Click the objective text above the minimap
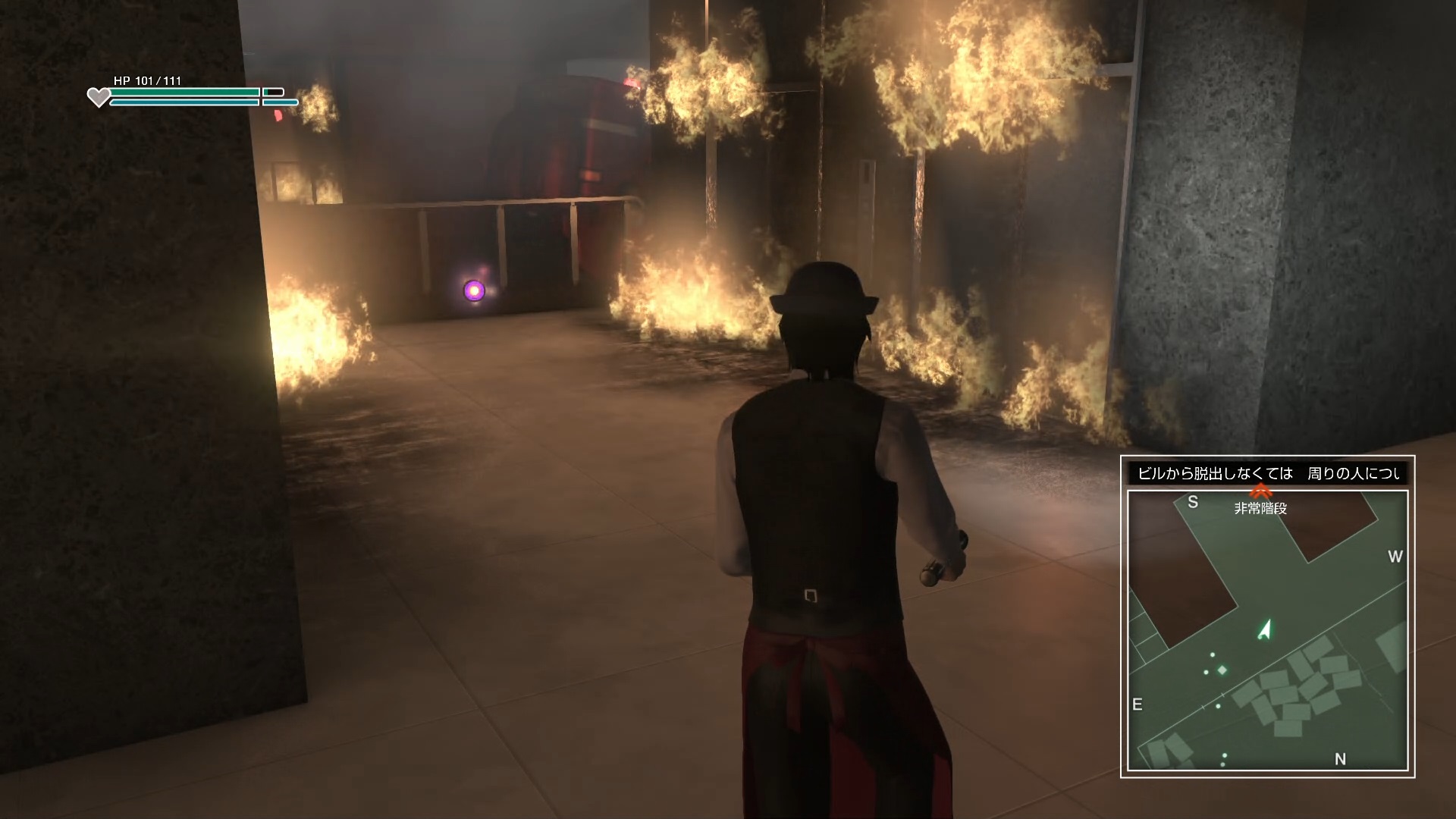Image resolution: width=1456 pixels, height=819 pixels. click(1267, 474)
